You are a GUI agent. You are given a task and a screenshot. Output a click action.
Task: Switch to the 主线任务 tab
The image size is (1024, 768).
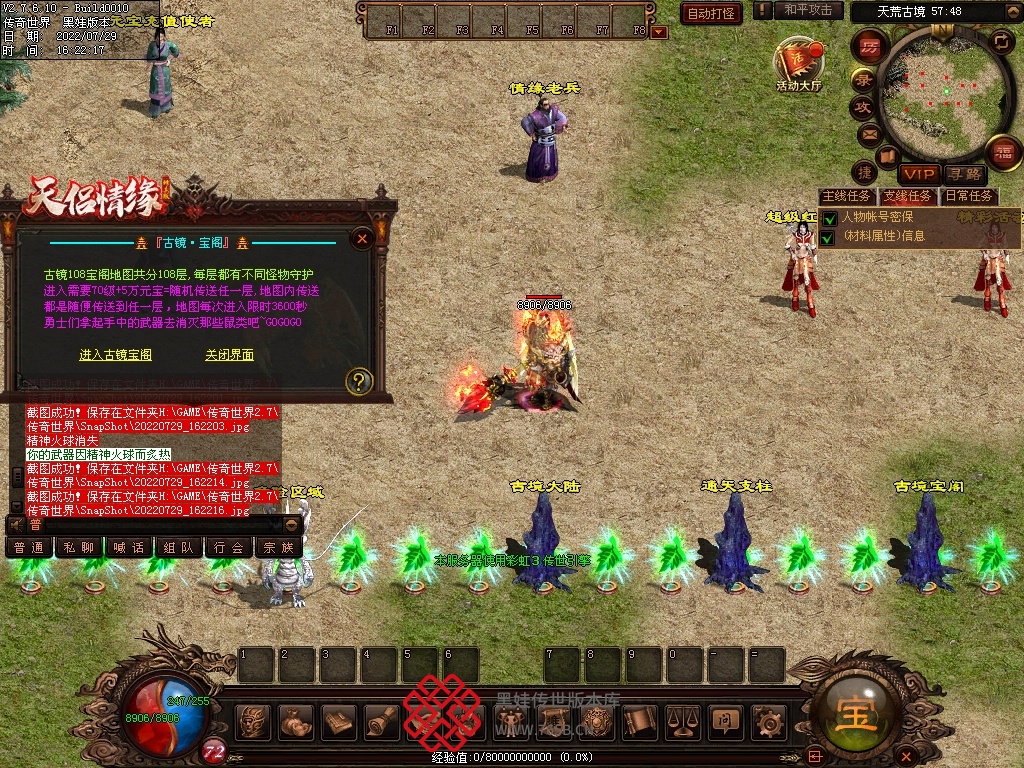(x=846, y=196)
